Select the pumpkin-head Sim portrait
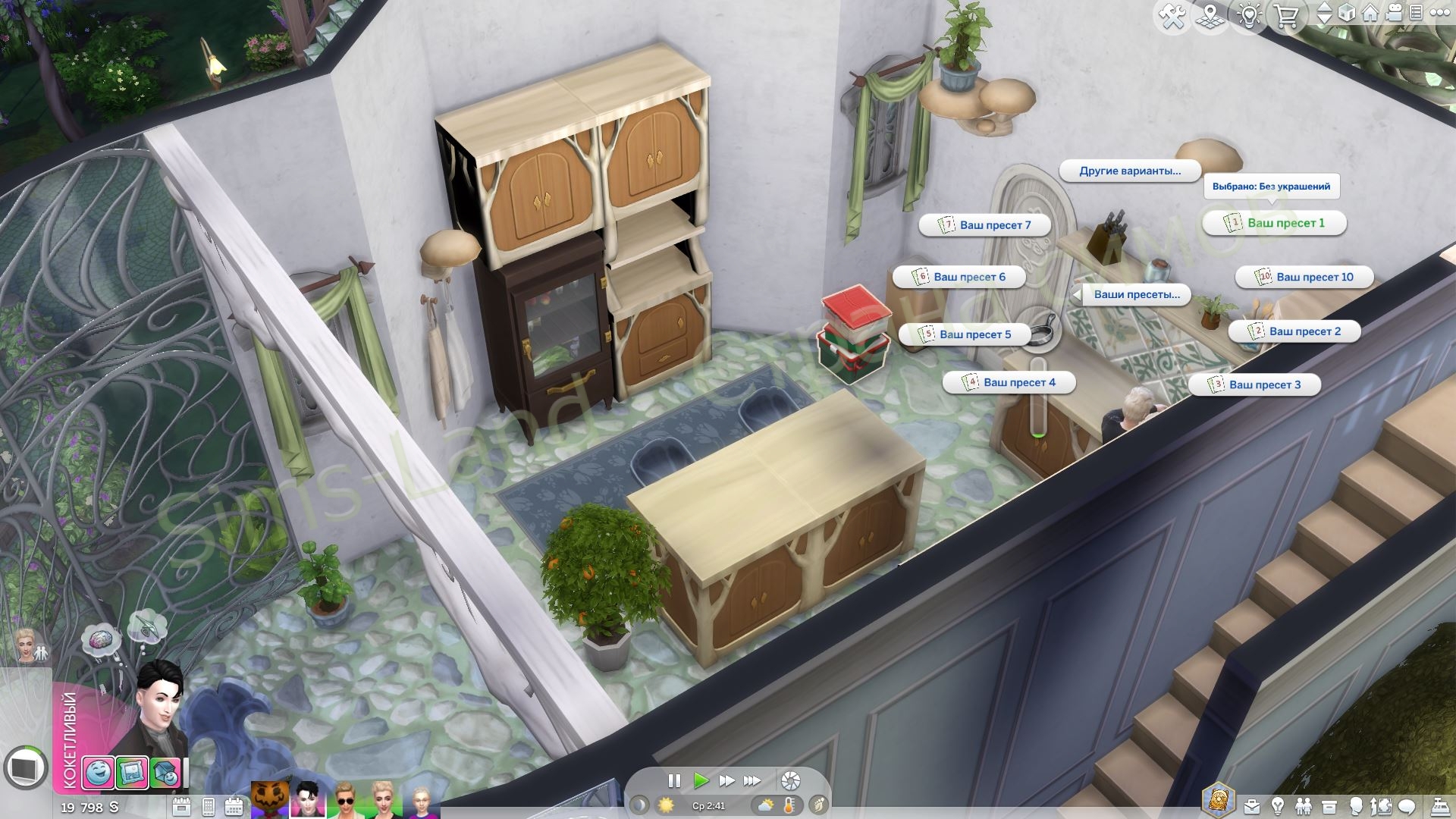The image size is (1456, 819). [270, 800]
